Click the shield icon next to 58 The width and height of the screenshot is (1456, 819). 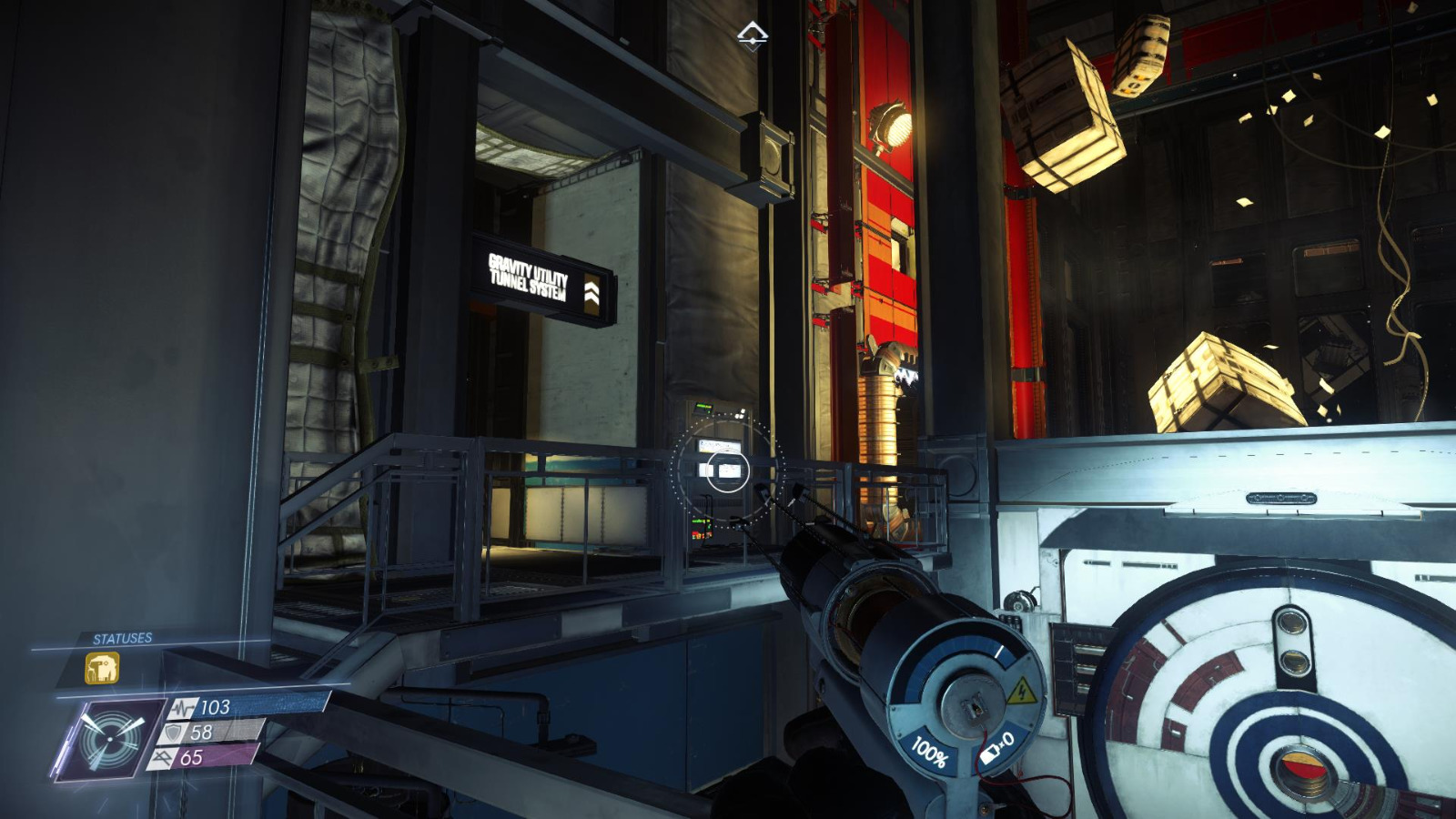[173, 733]
